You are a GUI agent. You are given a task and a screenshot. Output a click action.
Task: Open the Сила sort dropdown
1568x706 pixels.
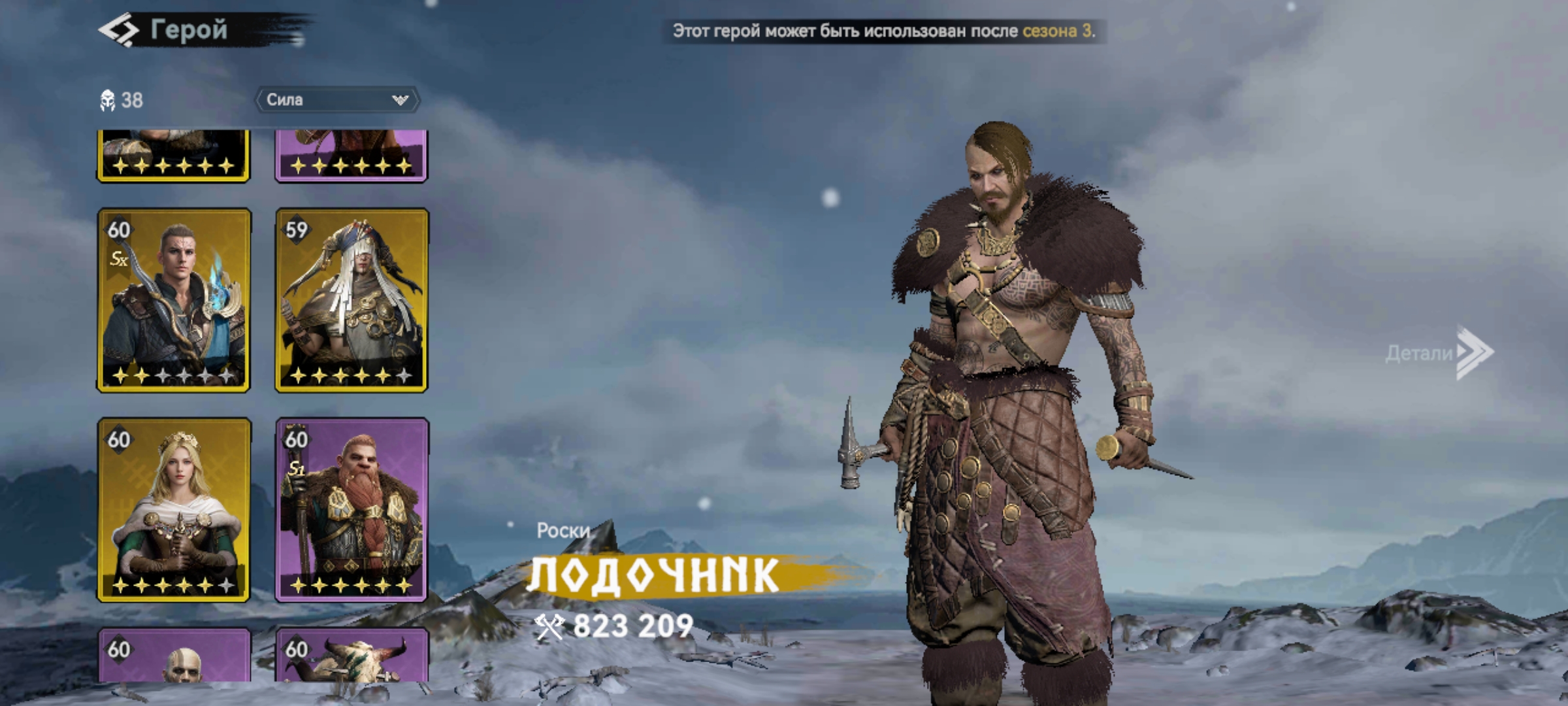coord(336,100)
